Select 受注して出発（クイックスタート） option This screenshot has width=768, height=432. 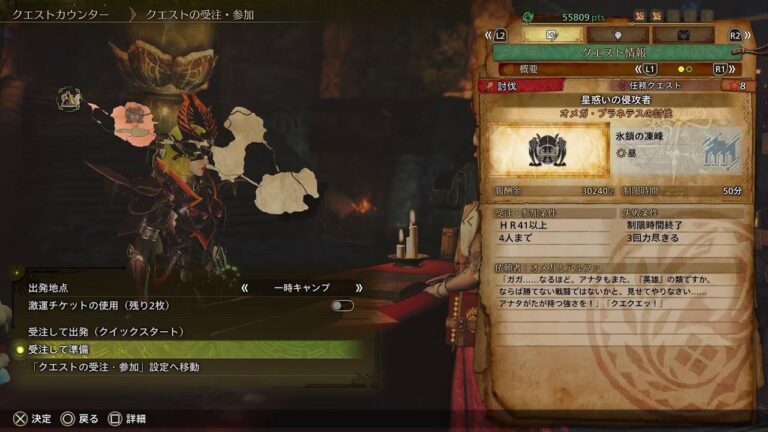106,331
